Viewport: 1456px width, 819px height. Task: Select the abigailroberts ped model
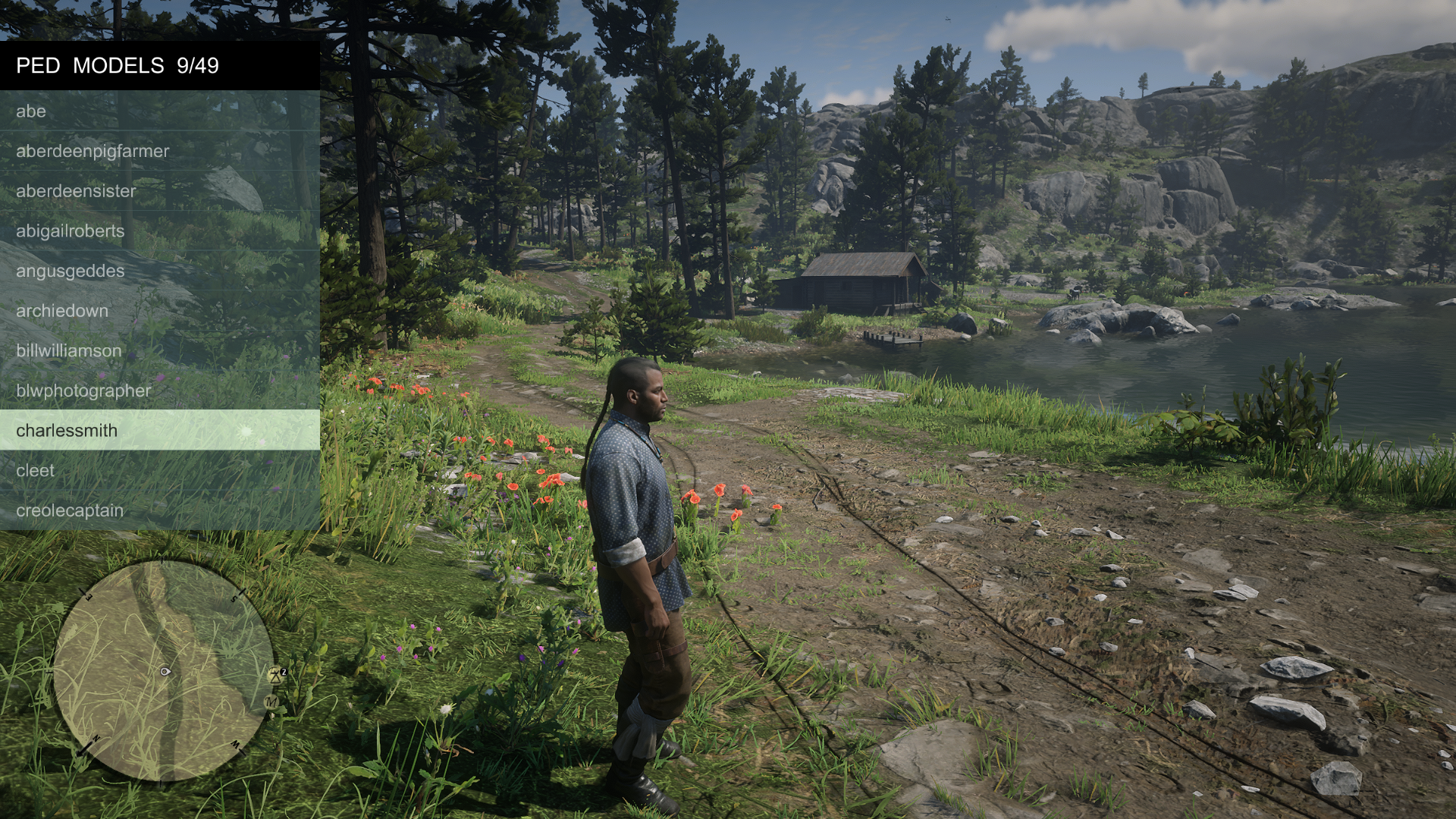point(159,231)
